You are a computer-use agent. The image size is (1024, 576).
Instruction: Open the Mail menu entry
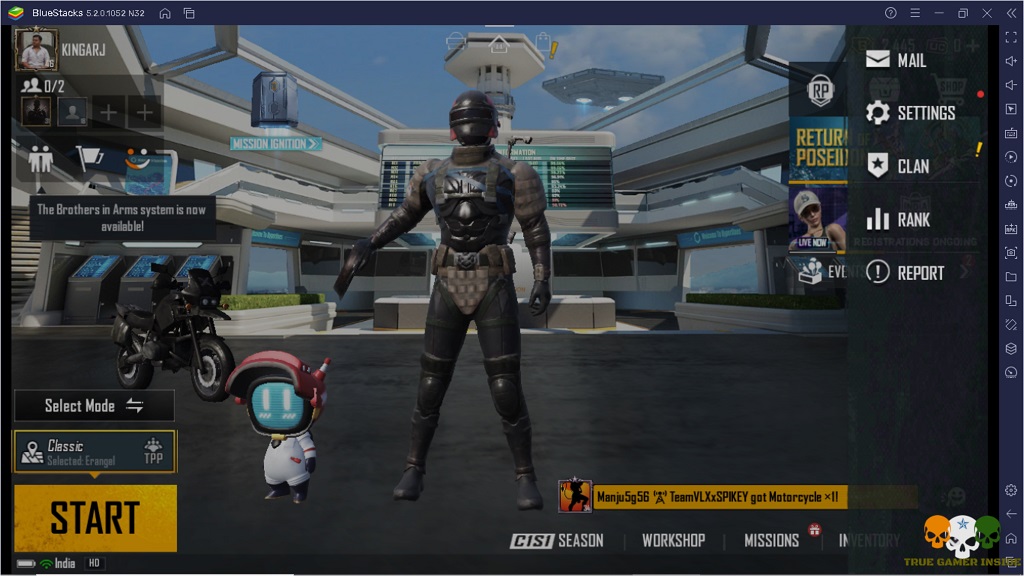(897, 60)
